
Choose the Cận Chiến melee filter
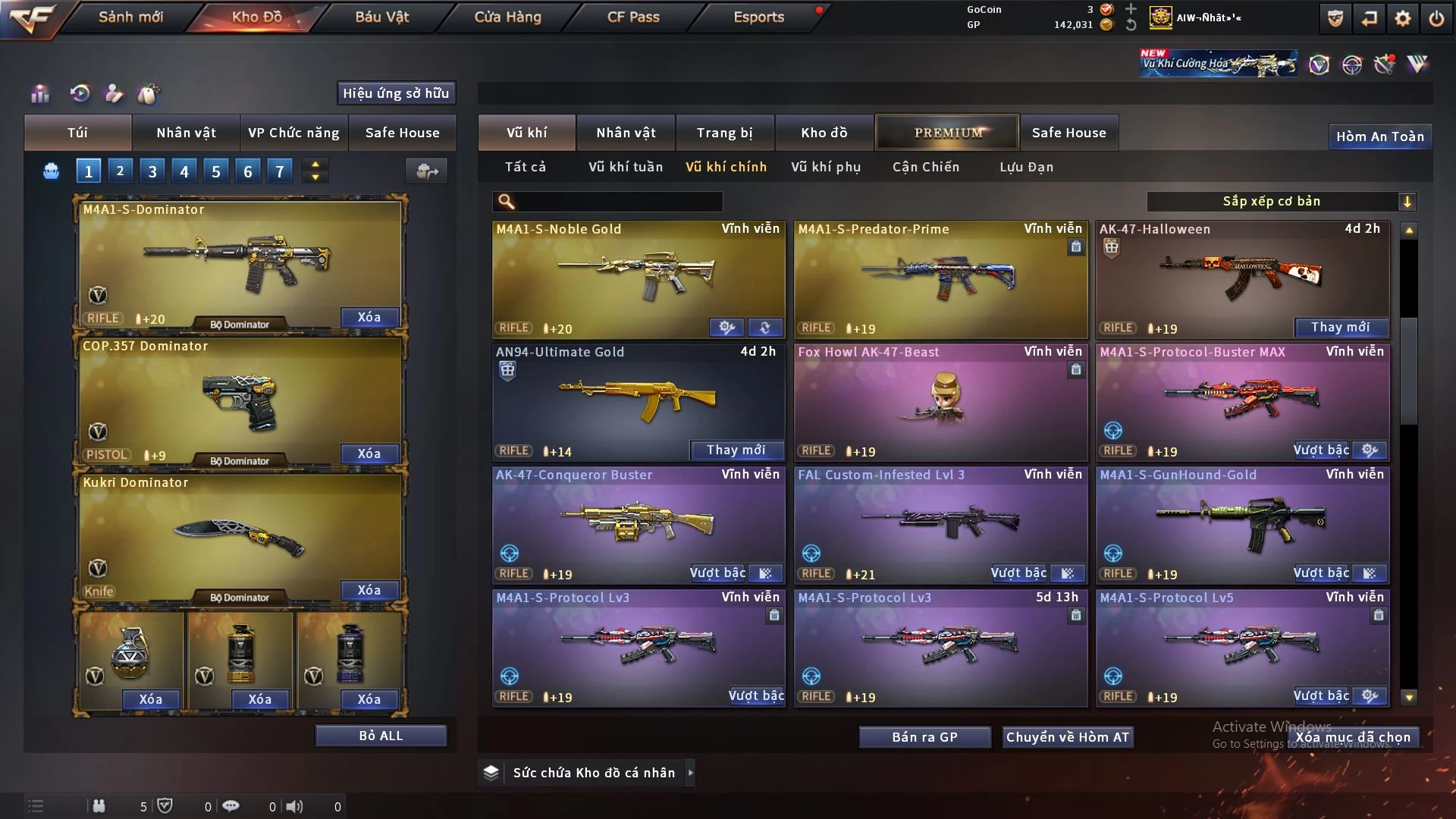tap(925, 167)
